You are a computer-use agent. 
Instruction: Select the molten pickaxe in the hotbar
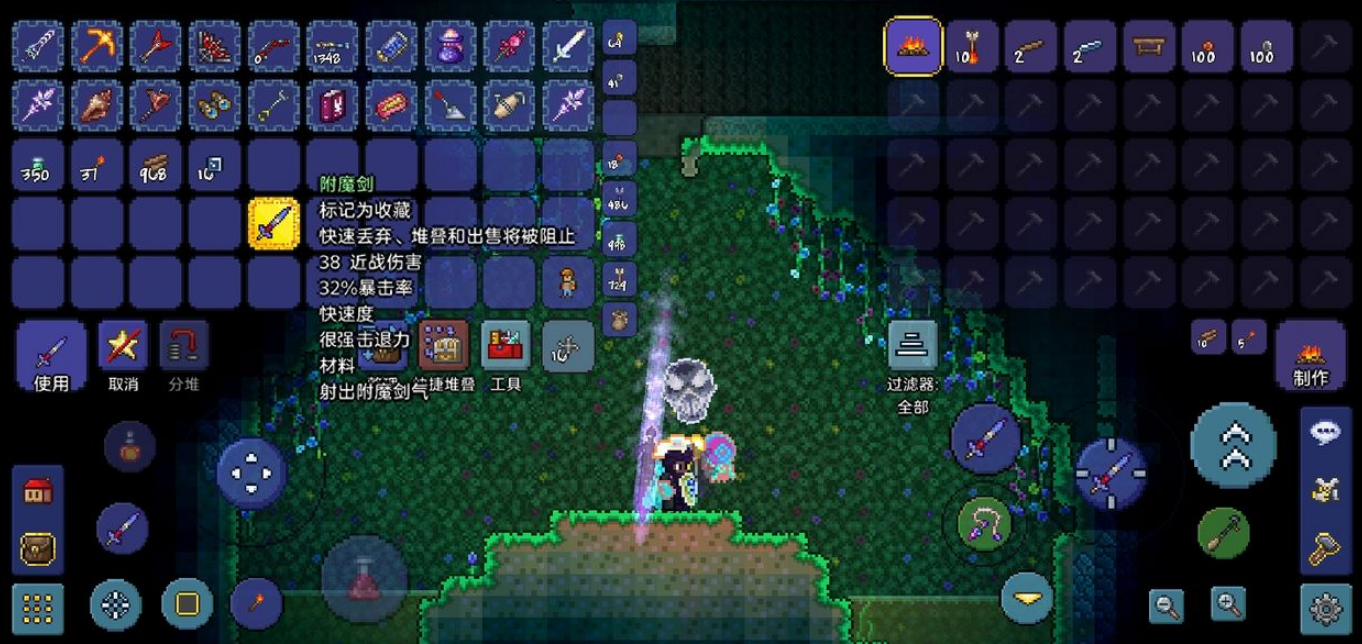click(97, 46)
